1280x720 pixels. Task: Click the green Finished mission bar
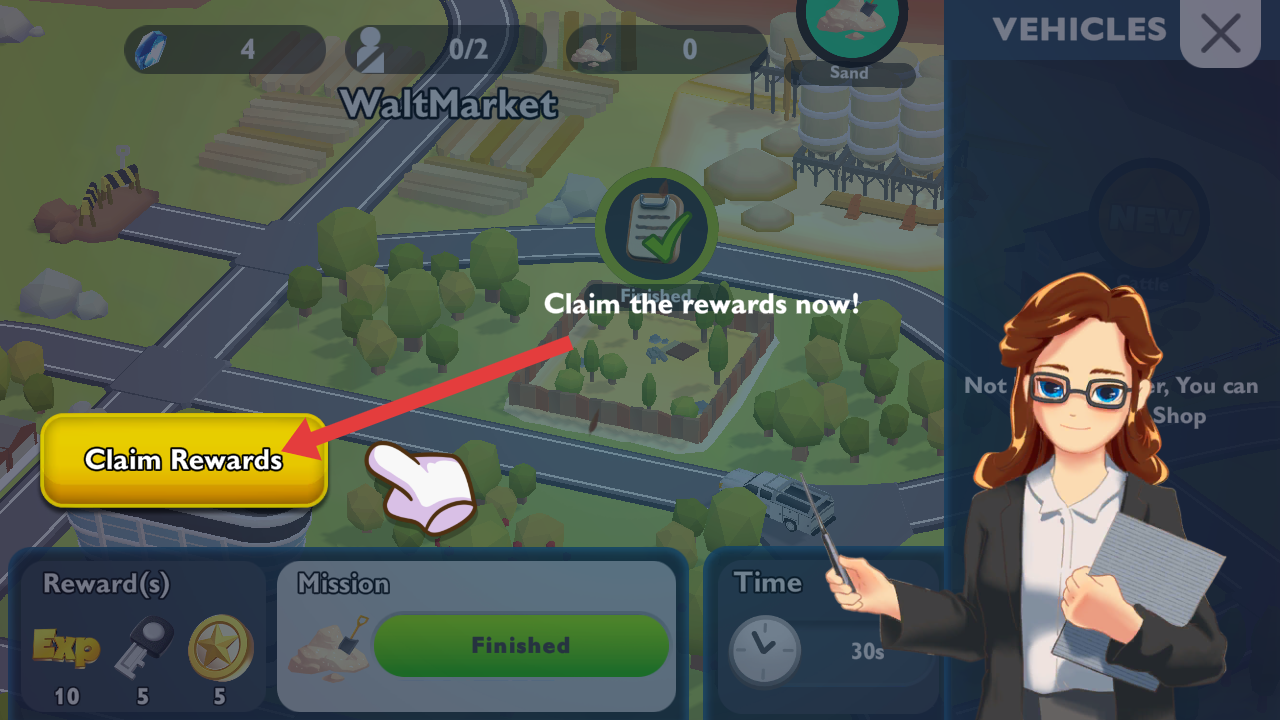520,645
